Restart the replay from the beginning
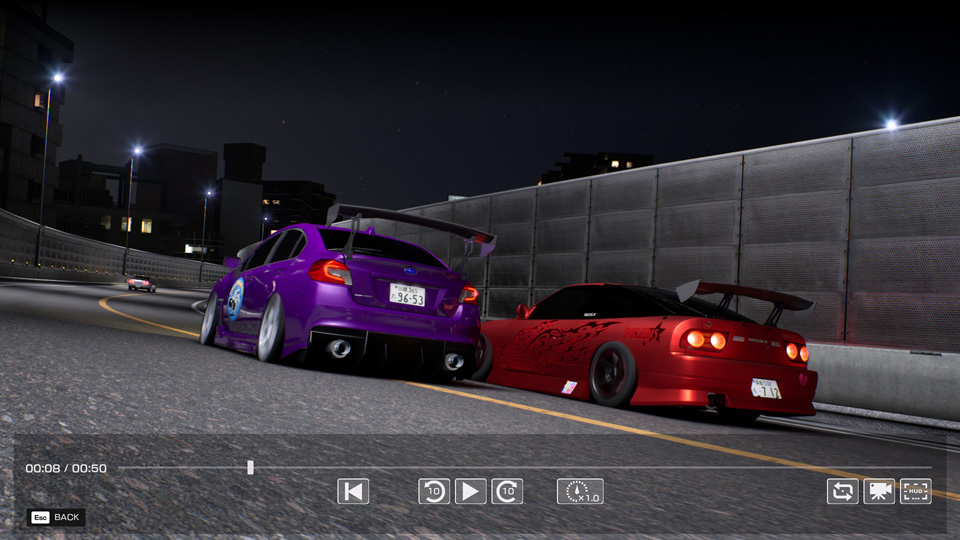 (353, 491)
